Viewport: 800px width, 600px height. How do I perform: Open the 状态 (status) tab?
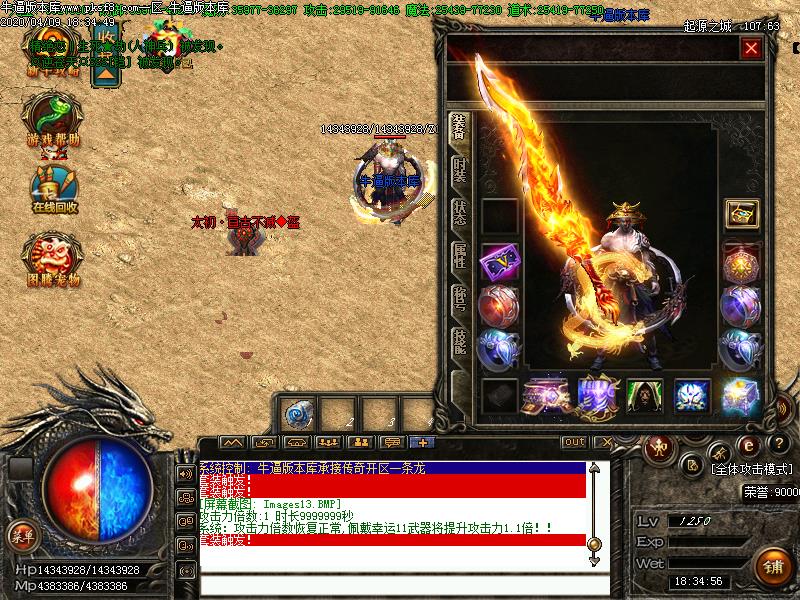point(459,213)
